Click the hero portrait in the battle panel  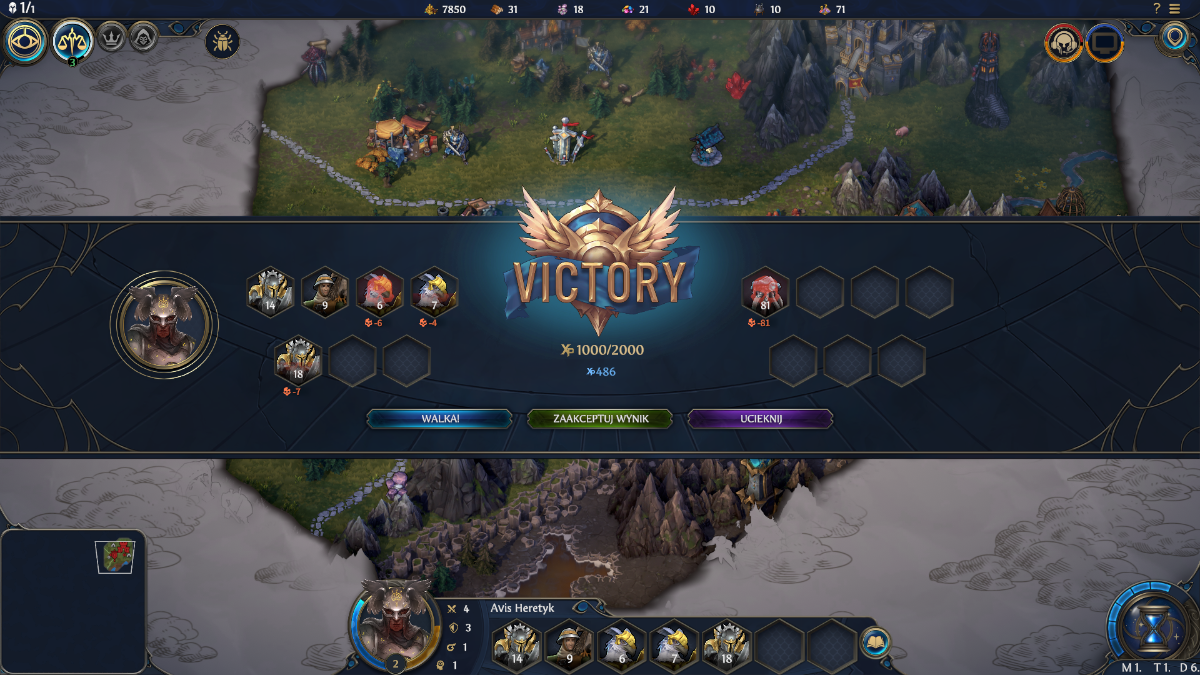coord(165,323)
